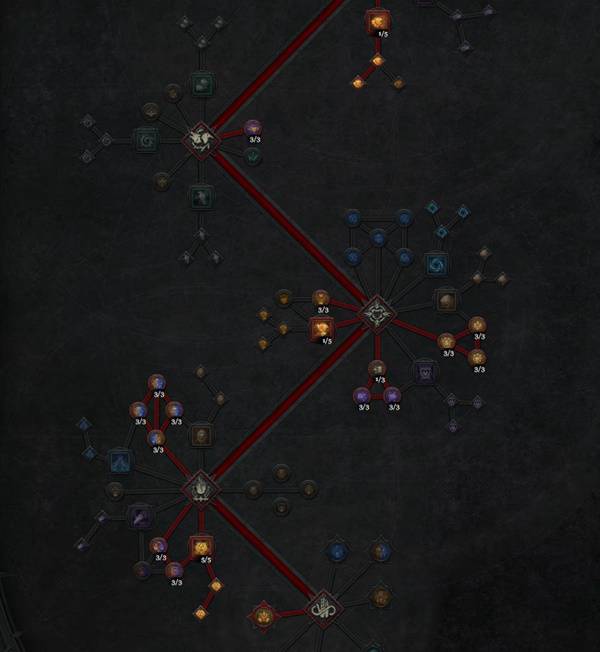Viewport: 600px width, 652px height.
Task: Select the bottom hub diamond with curled emblem
Action: (x=322, y=608)
